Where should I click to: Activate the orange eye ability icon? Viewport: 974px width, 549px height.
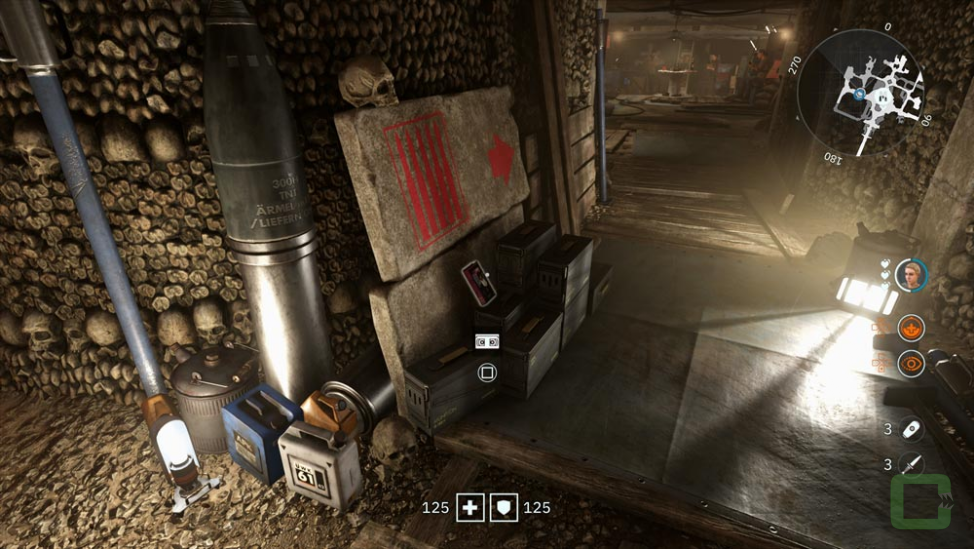click(911, 363)
